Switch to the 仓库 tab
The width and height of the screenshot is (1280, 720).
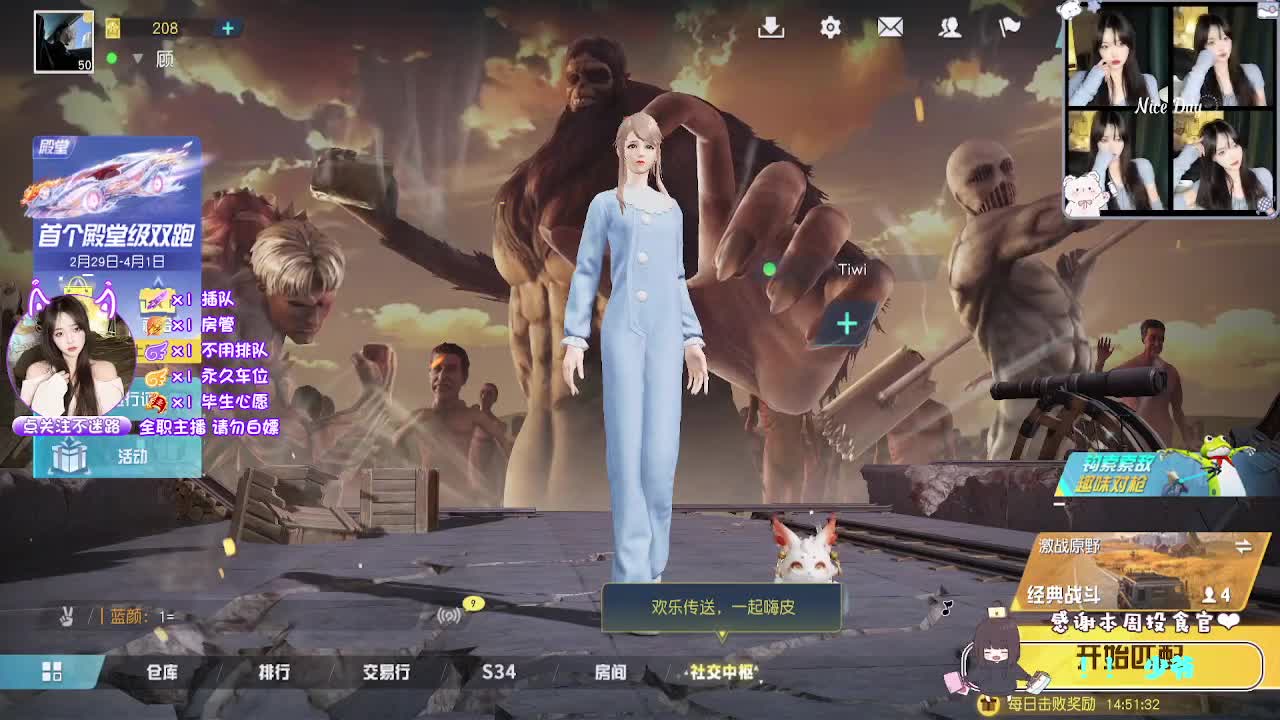(163, 673)
